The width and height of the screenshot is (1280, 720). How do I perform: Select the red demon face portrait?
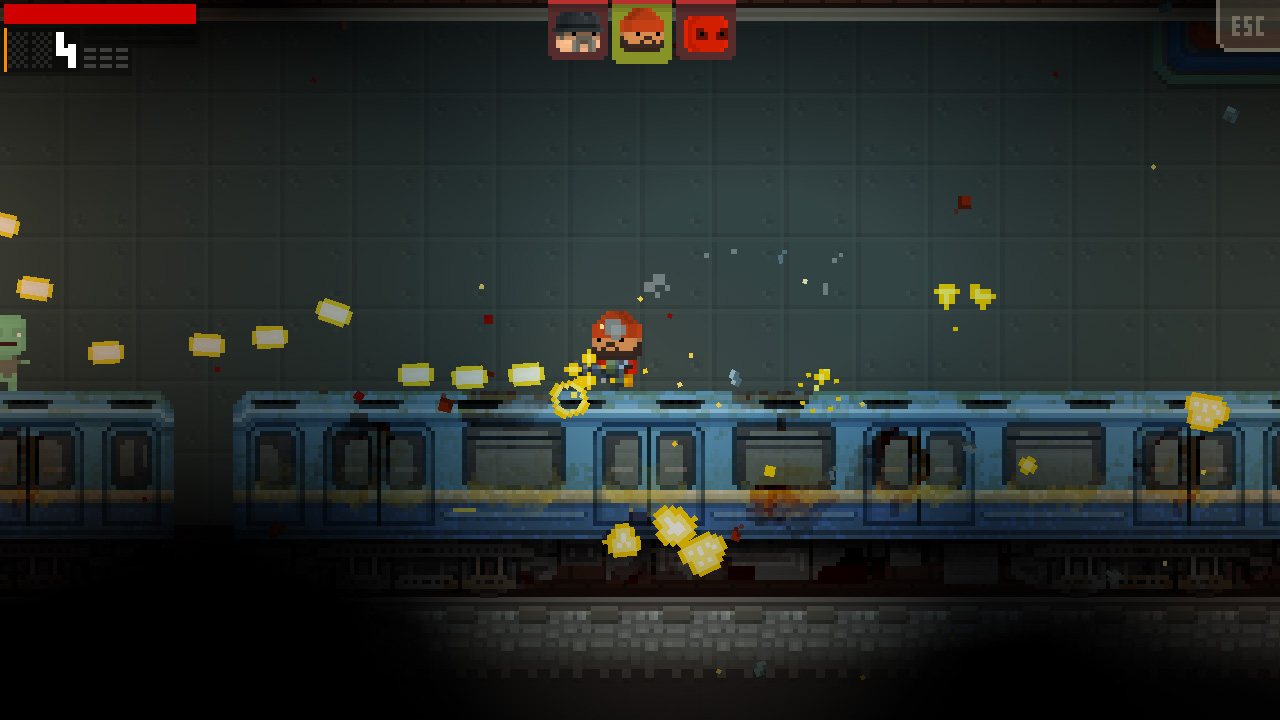pos(704,30)
